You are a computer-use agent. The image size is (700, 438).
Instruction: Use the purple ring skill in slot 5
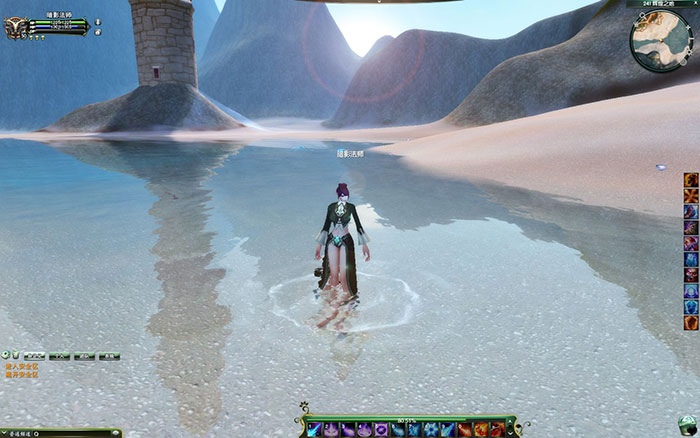(381, 429)
